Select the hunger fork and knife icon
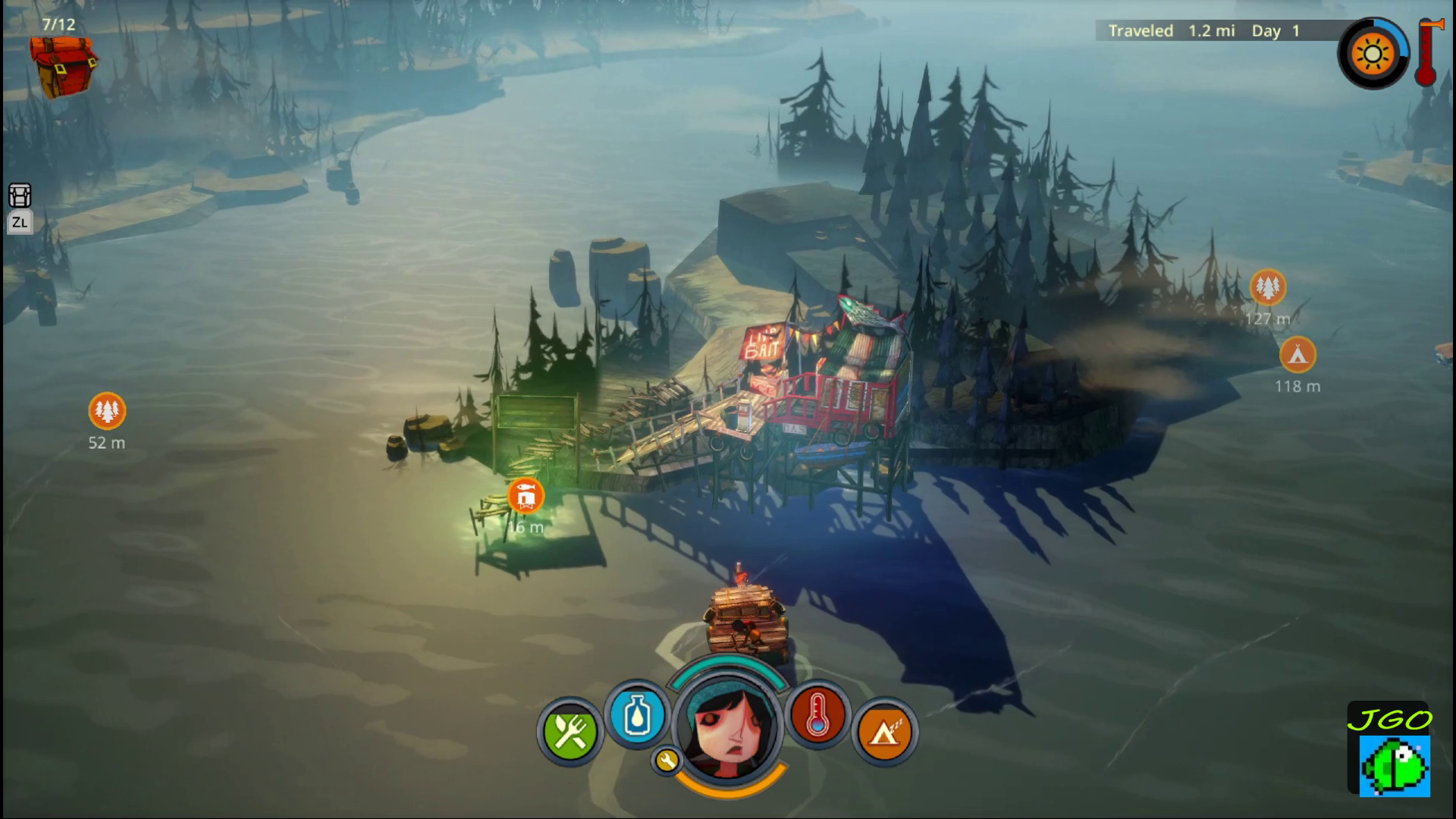This screenshot has height=819, width=1456. pos(570,732)
